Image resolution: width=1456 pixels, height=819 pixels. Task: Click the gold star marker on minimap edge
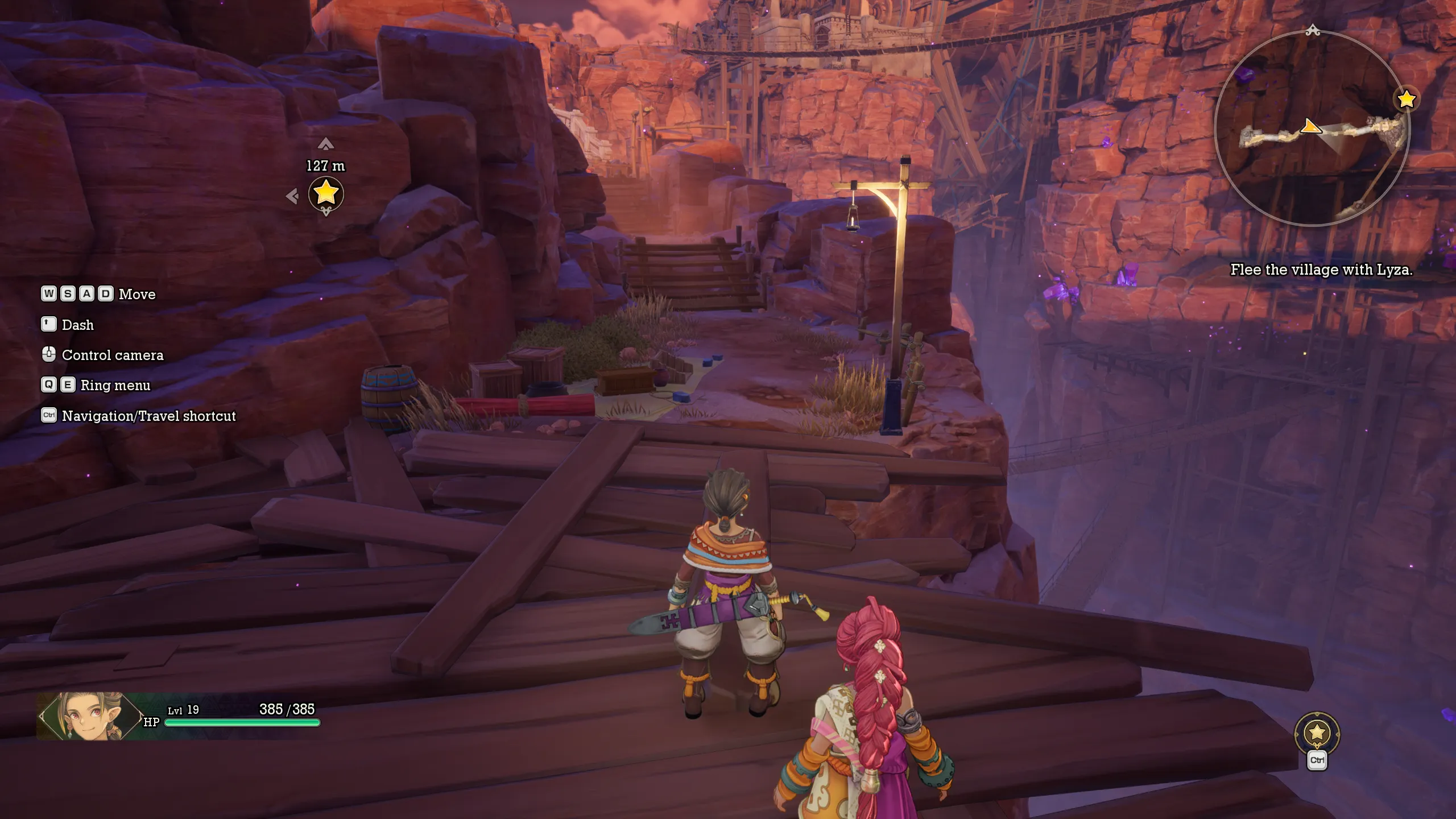[1407, 100]
